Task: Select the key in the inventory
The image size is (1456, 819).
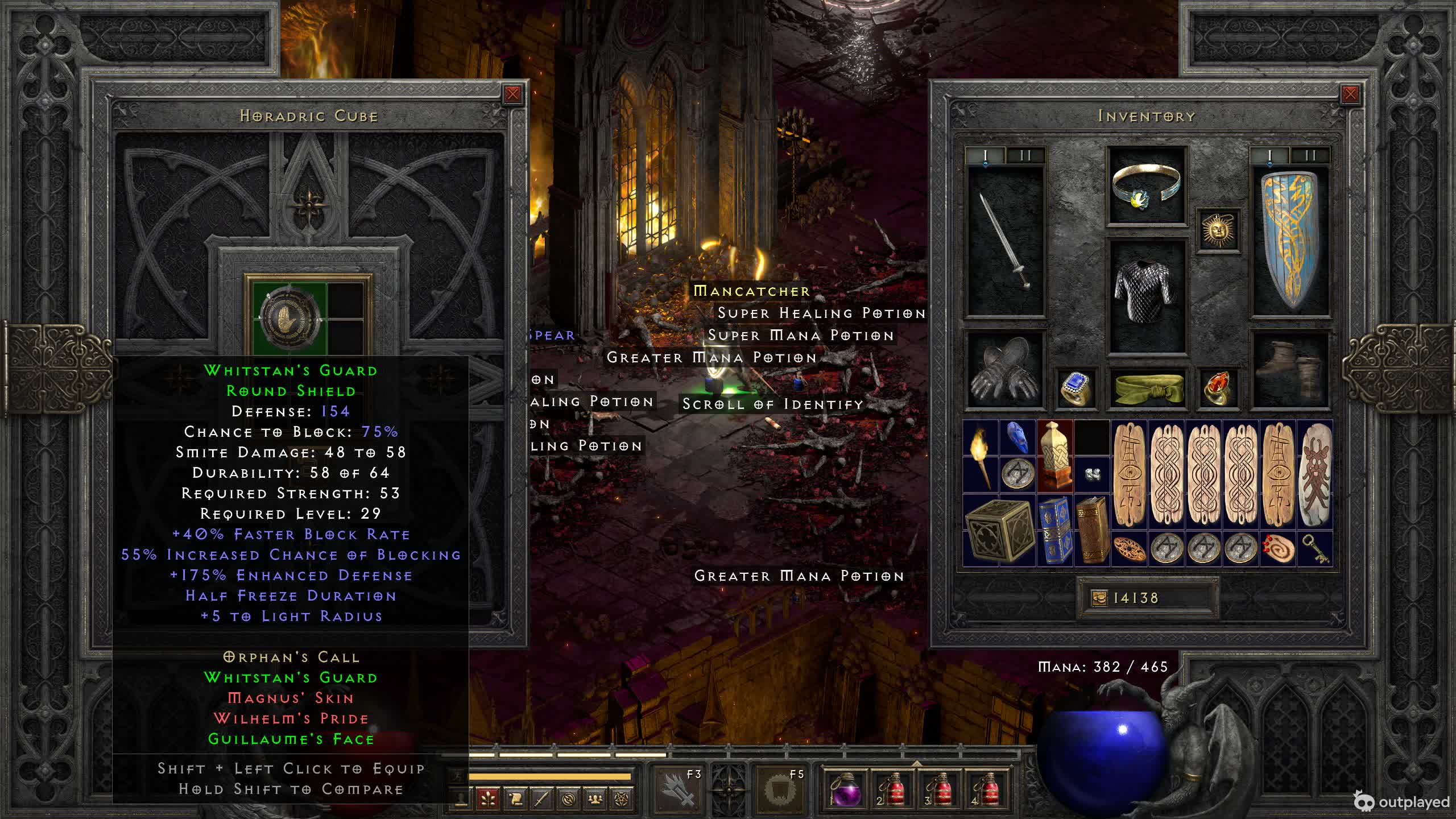Action: (x=1315, y=549)
